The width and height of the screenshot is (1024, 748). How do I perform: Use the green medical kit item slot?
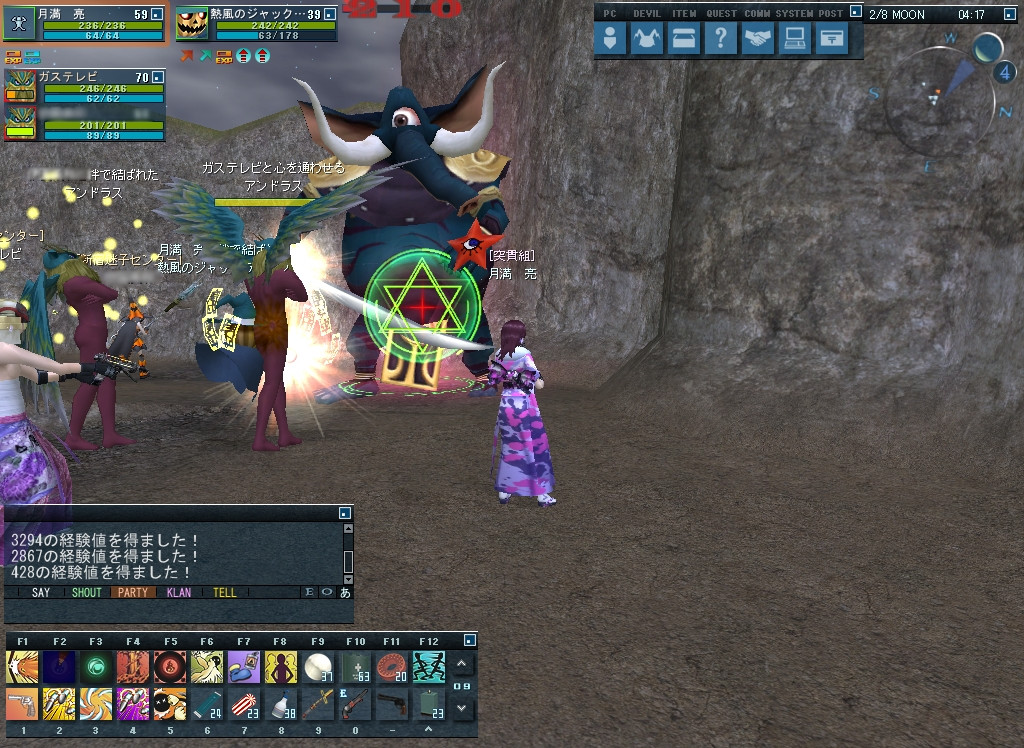(x=356, y=667)
